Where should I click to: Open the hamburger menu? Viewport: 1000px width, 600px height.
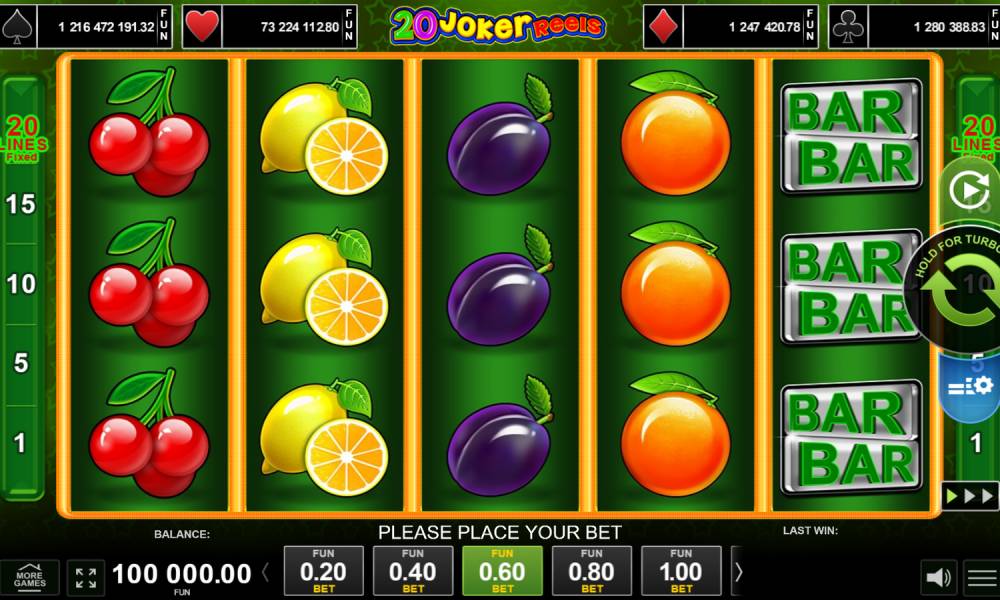point(981,578)
